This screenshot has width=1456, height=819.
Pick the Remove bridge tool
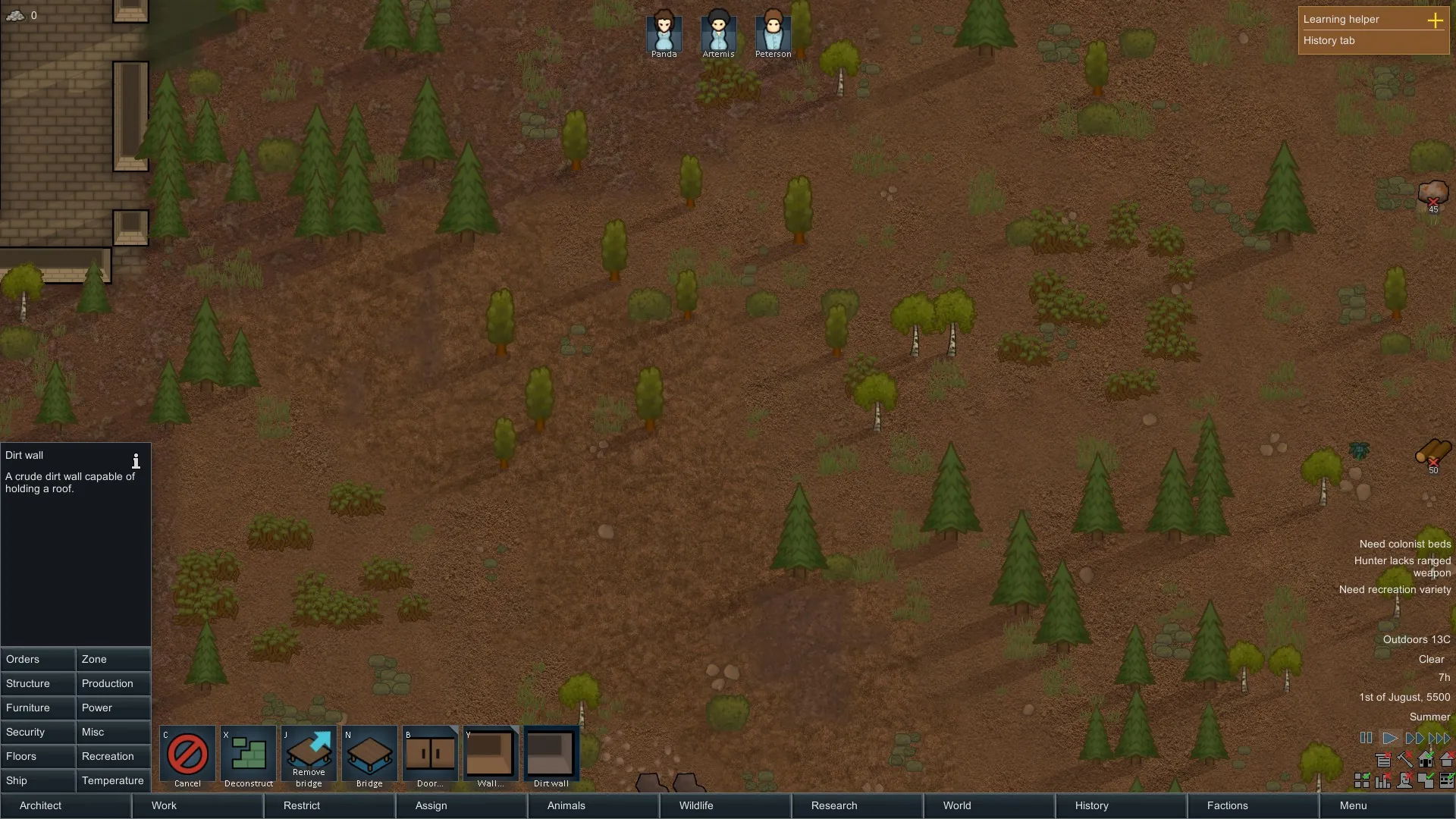coord(309,756)
